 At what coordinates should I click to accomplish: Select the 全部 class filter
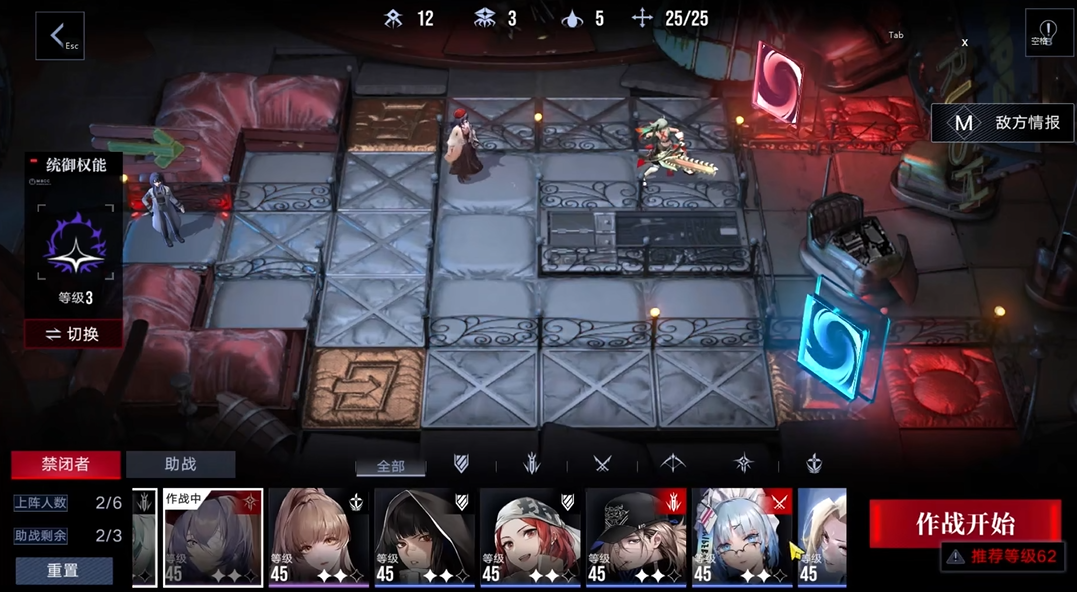click(391, 466)
